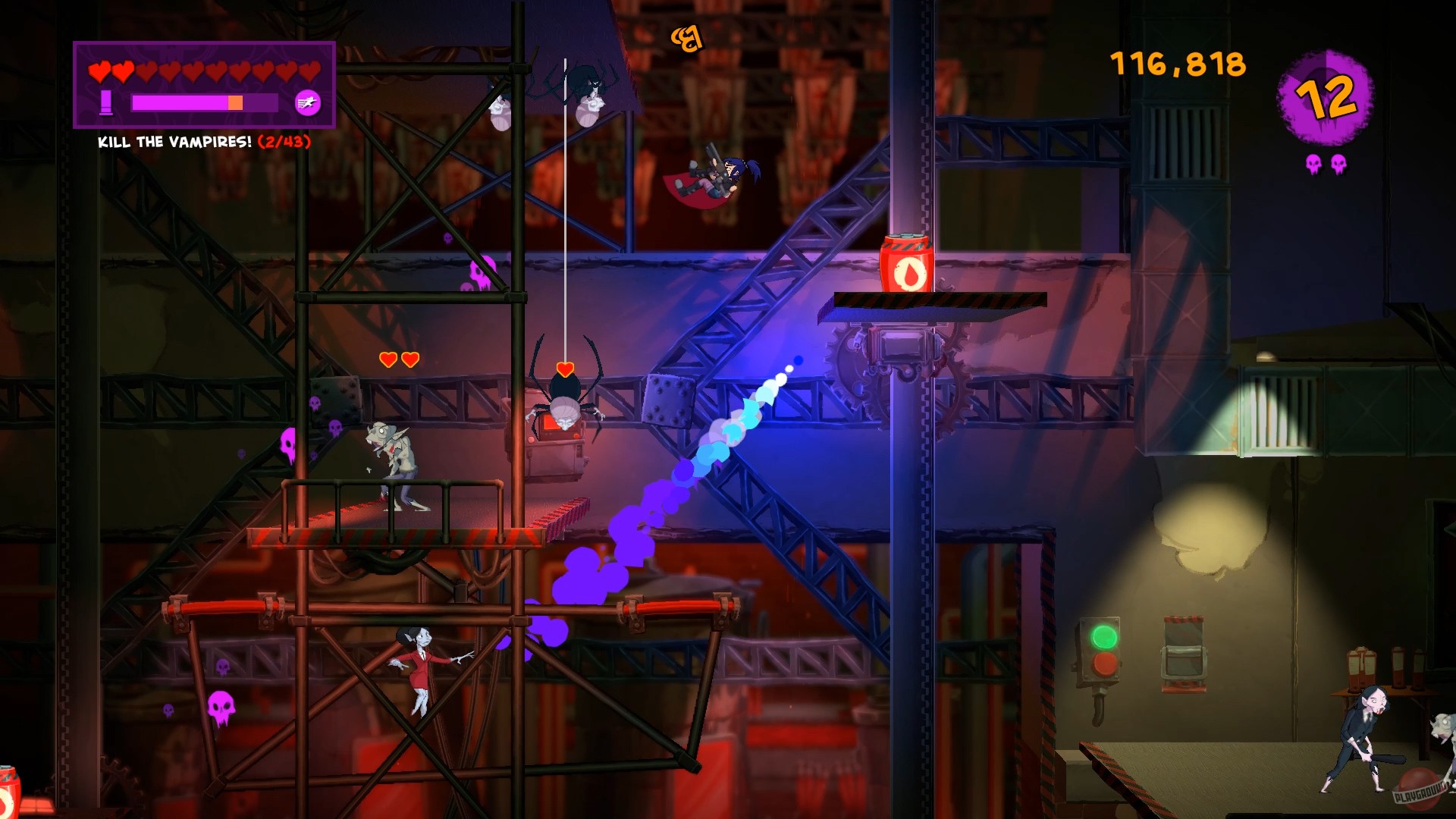This screenshot has height=819, width=1456.
Task: Click the vampire count (2/43) label
Action: click(284, 141)
